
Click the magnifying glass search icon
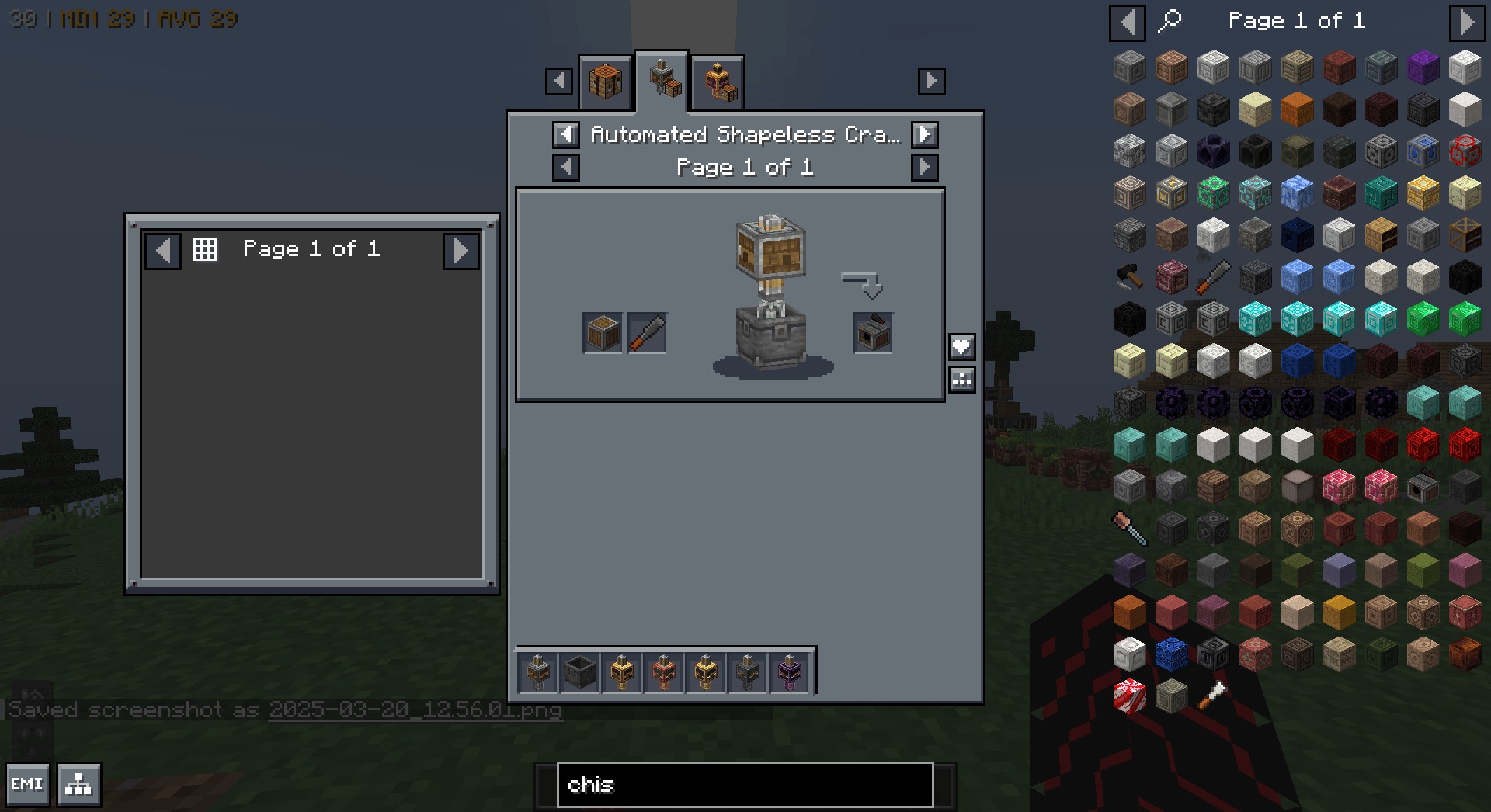click(x=1170, y=21)
